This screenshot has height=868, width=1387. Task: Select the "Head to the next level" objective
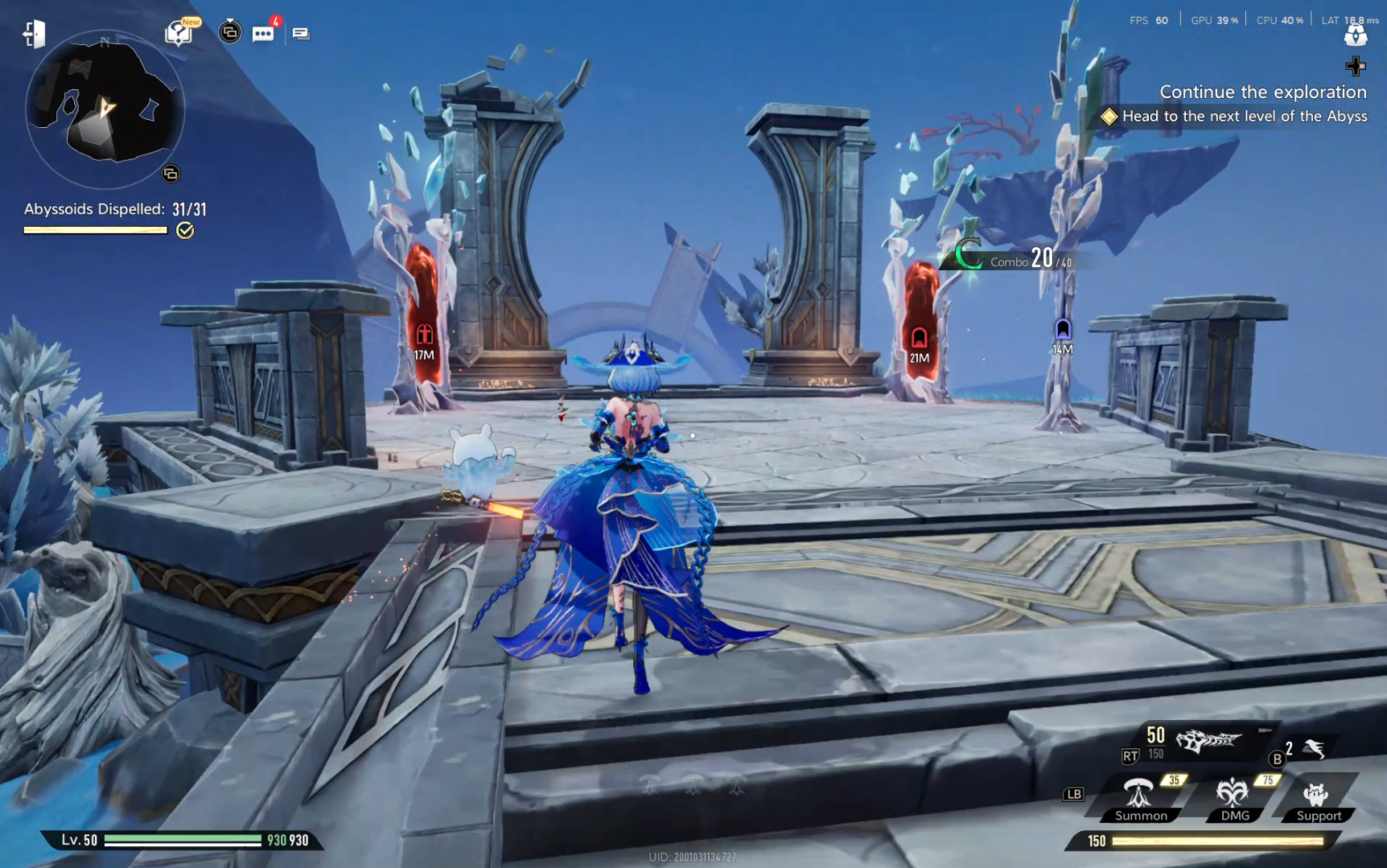1243,117
